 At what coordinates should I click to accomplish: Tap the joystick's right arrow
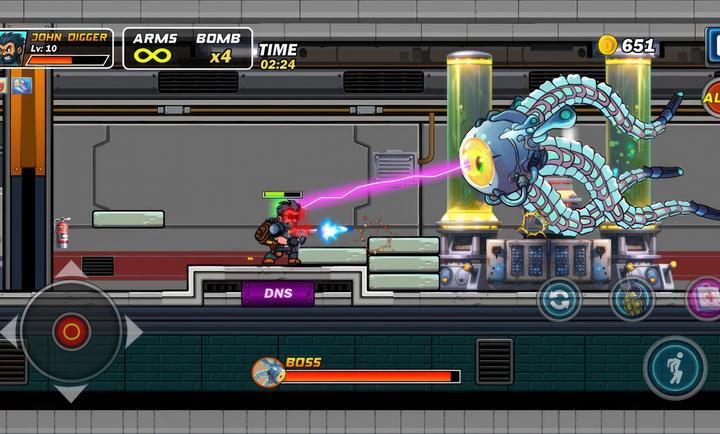click(x=133, y=331)
